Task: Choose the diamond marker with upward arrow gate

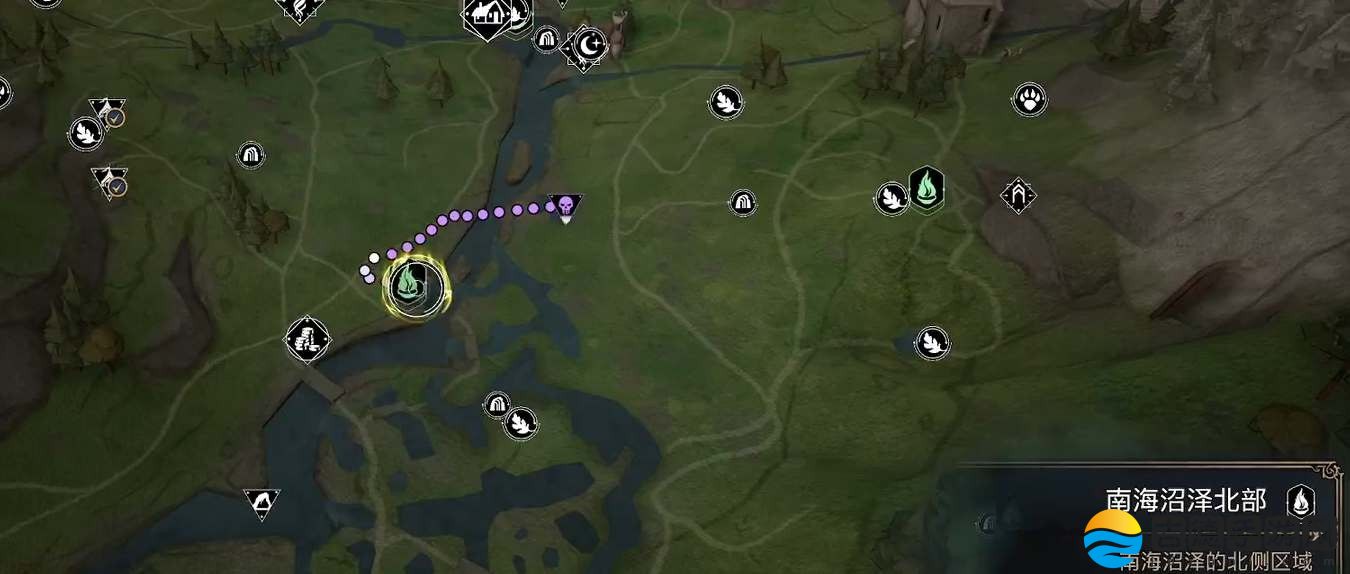Action: pos(1018,194)
